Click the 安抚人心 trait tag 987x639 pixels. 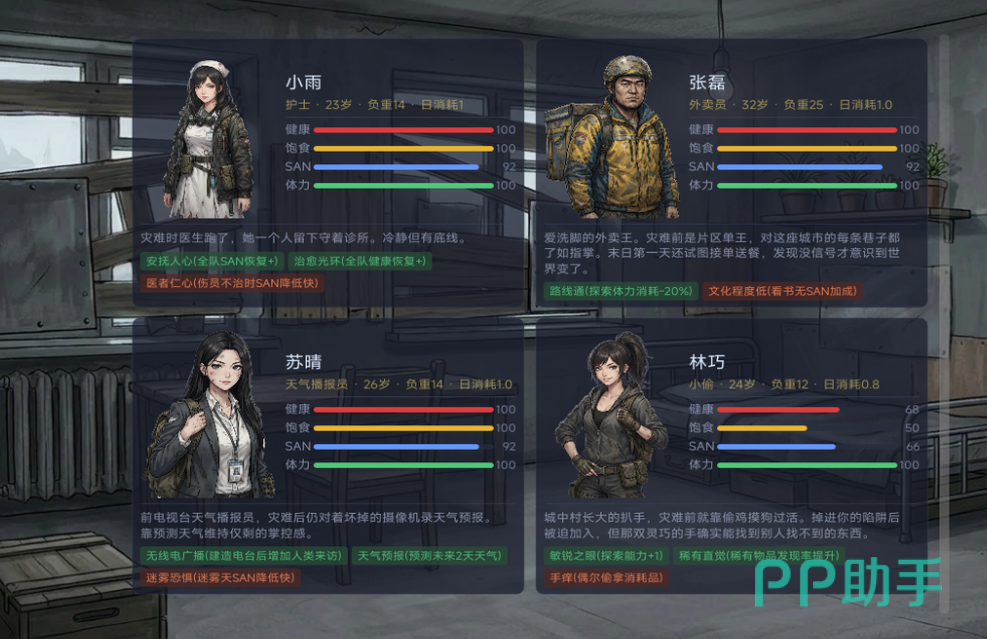pyautogui.click(x=211, y=261)
